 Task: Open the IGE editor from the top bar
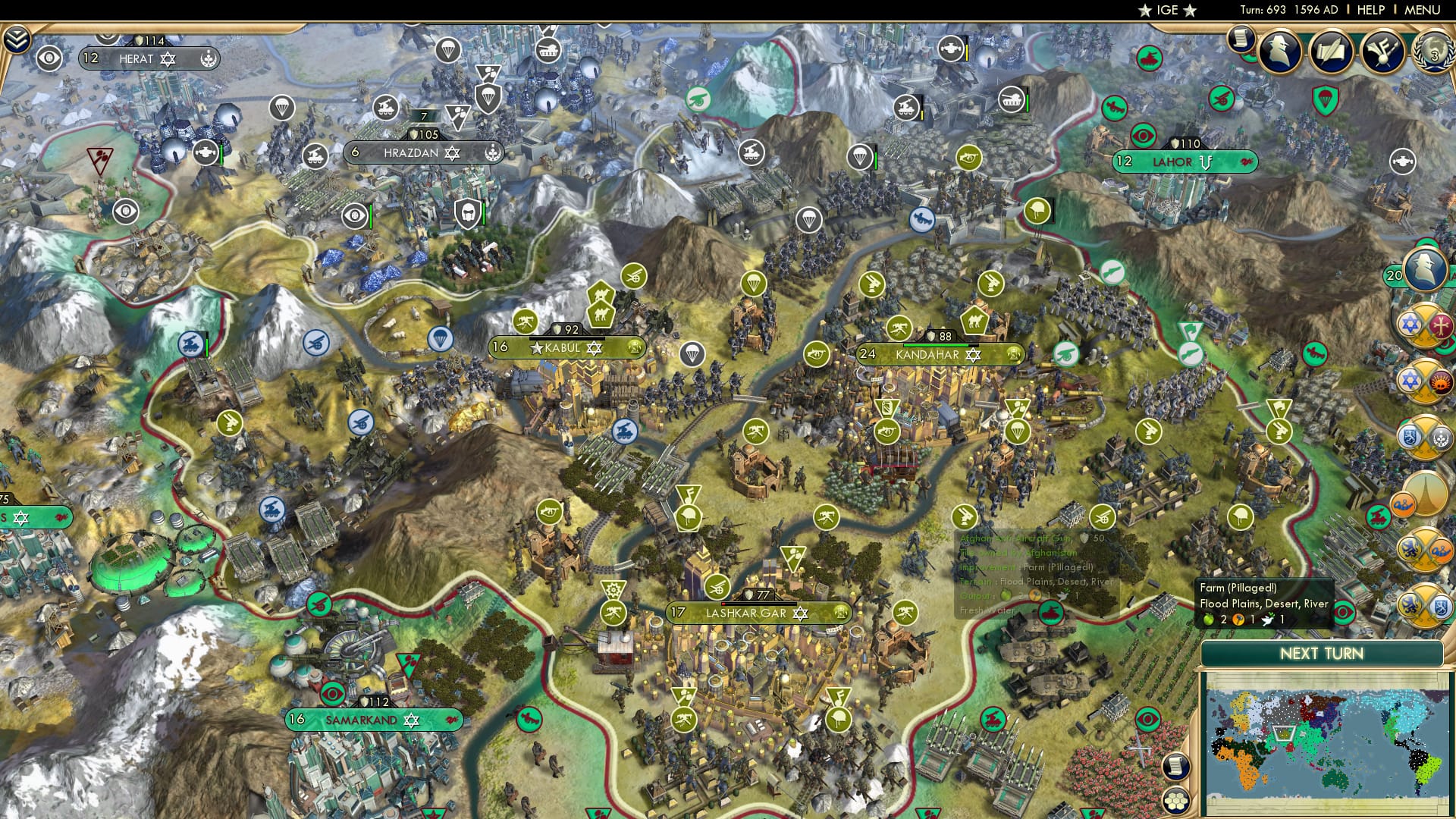coord(1169,10)
